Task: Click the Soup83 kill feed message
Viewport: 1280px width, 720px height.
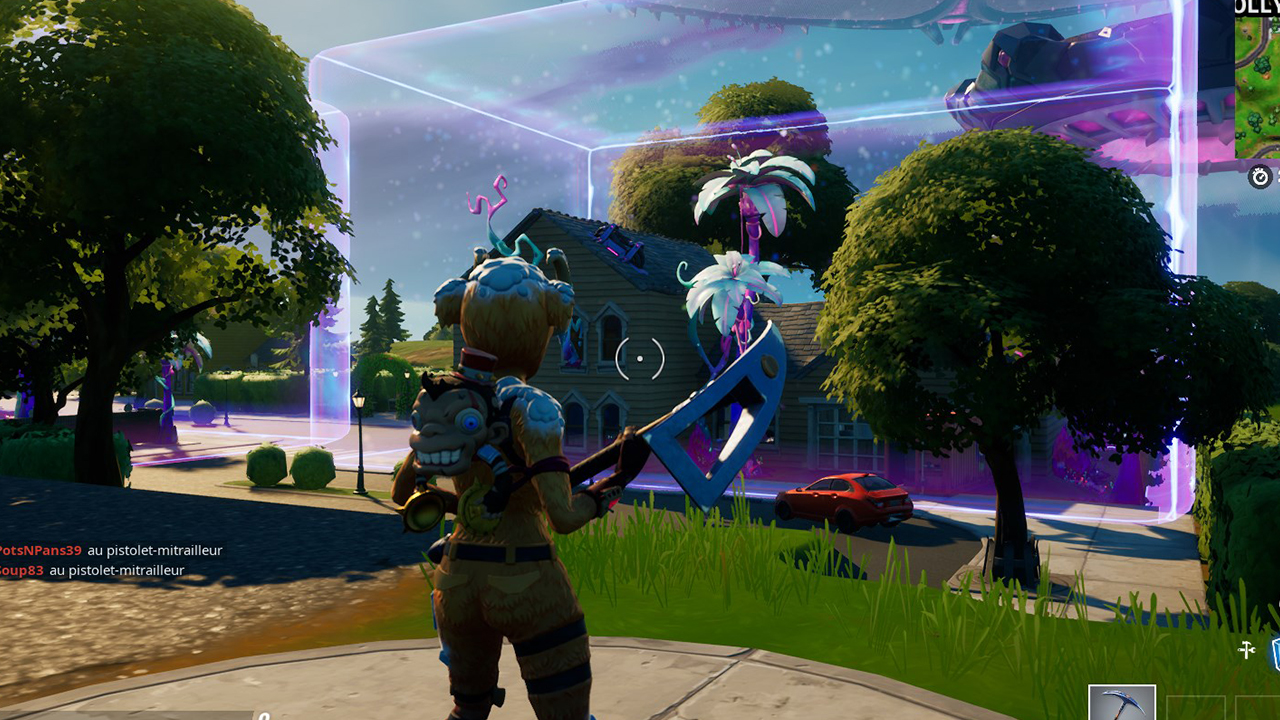Action: click(22, 571)
